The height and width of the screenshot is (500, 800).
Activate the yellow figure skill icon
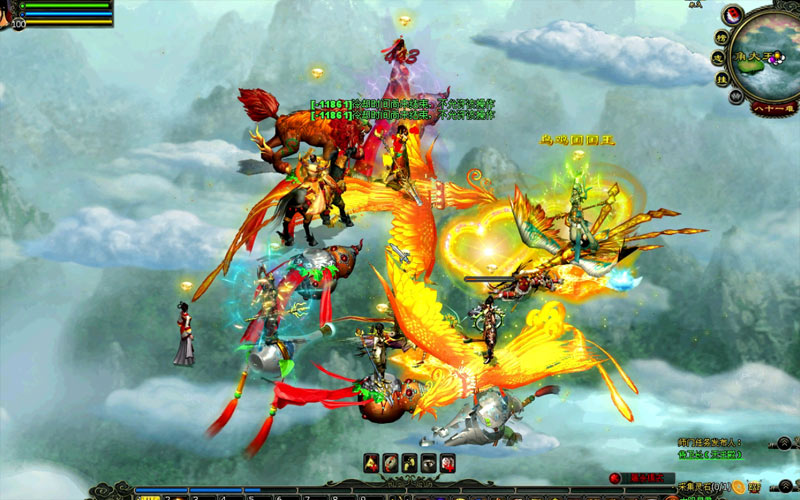409,462
